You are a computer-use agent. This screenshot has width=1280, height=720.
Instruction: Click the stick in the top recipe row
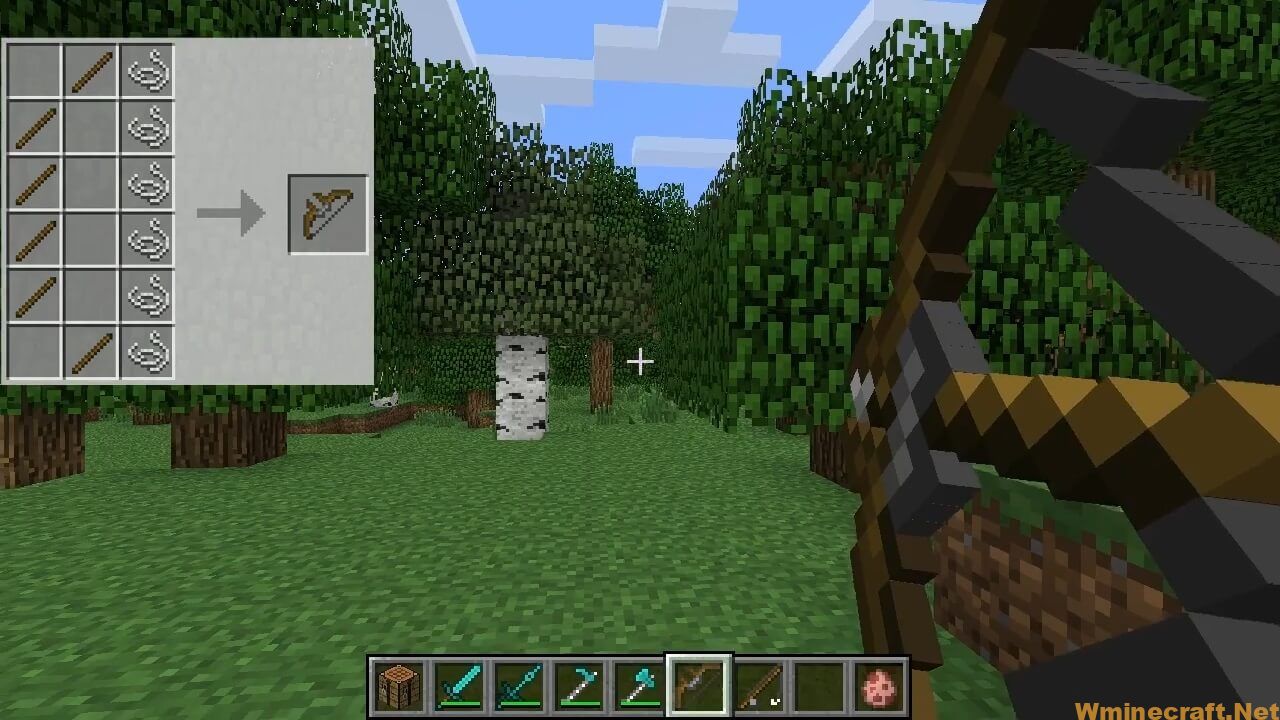coord(91,69)
